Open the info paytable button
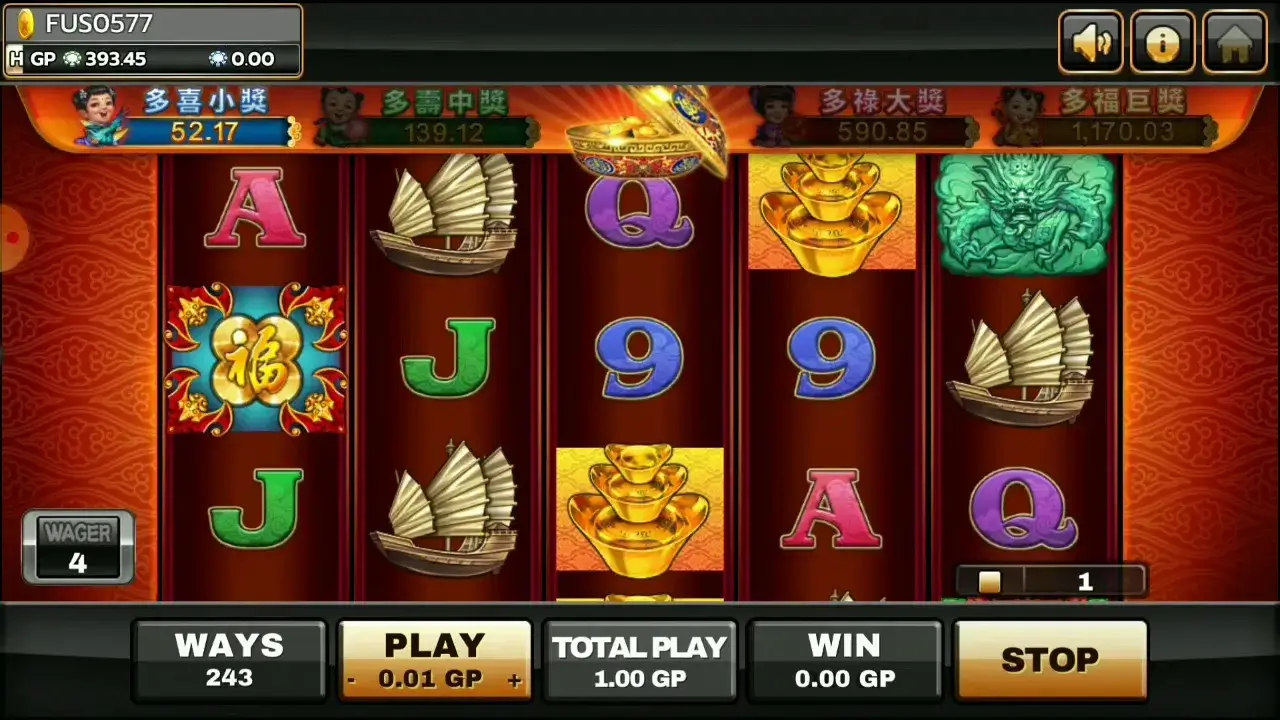The height and width of the screenshot is (720, 1280). click(1162, 43)
